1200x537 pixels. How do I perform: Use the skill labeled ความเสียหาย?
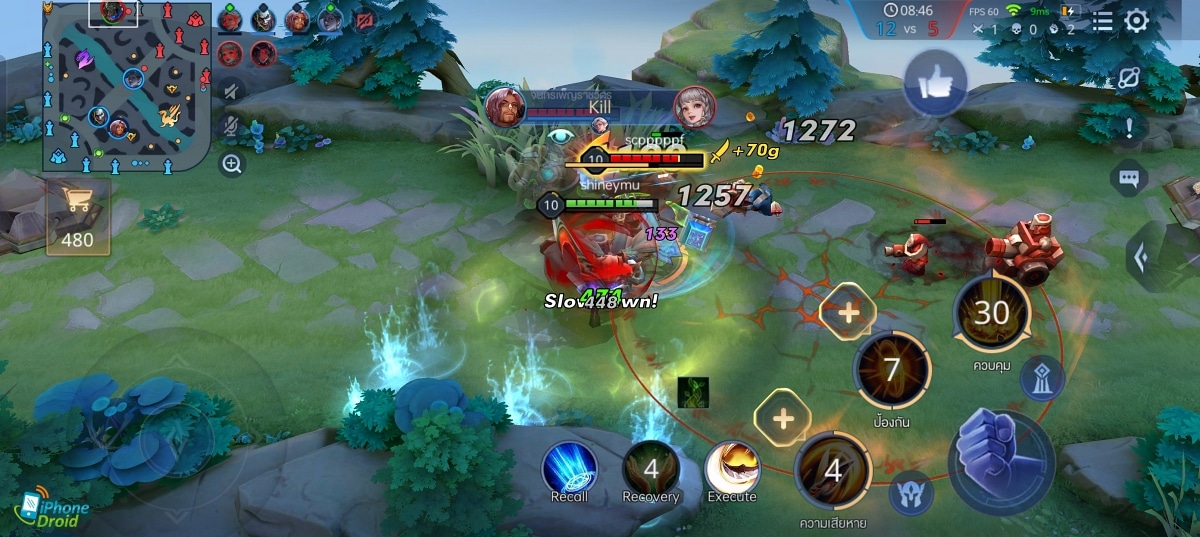(x=832, y=471)
